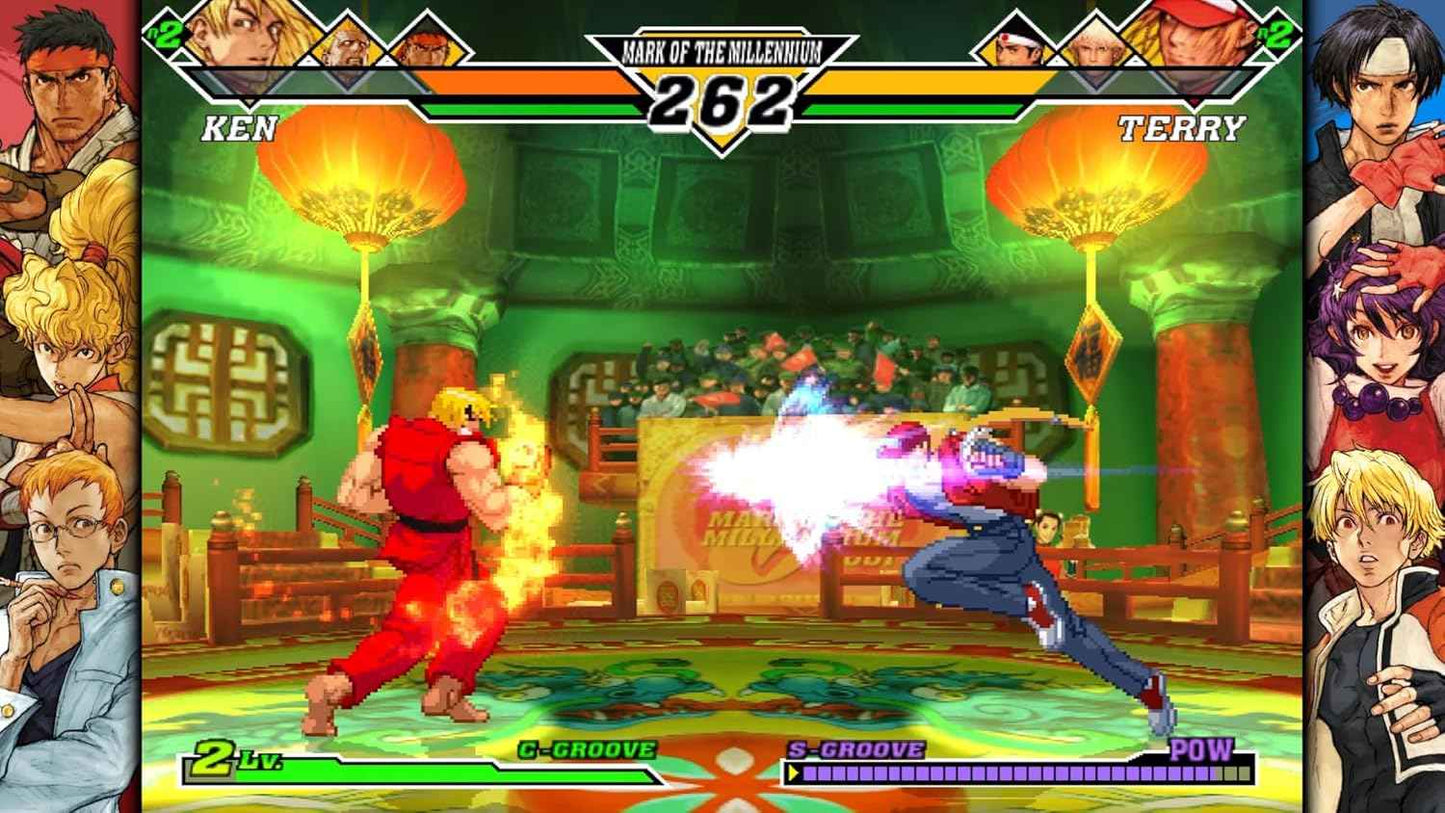Click the KEN name label
1445x813 pixels.
click(237, 130)
